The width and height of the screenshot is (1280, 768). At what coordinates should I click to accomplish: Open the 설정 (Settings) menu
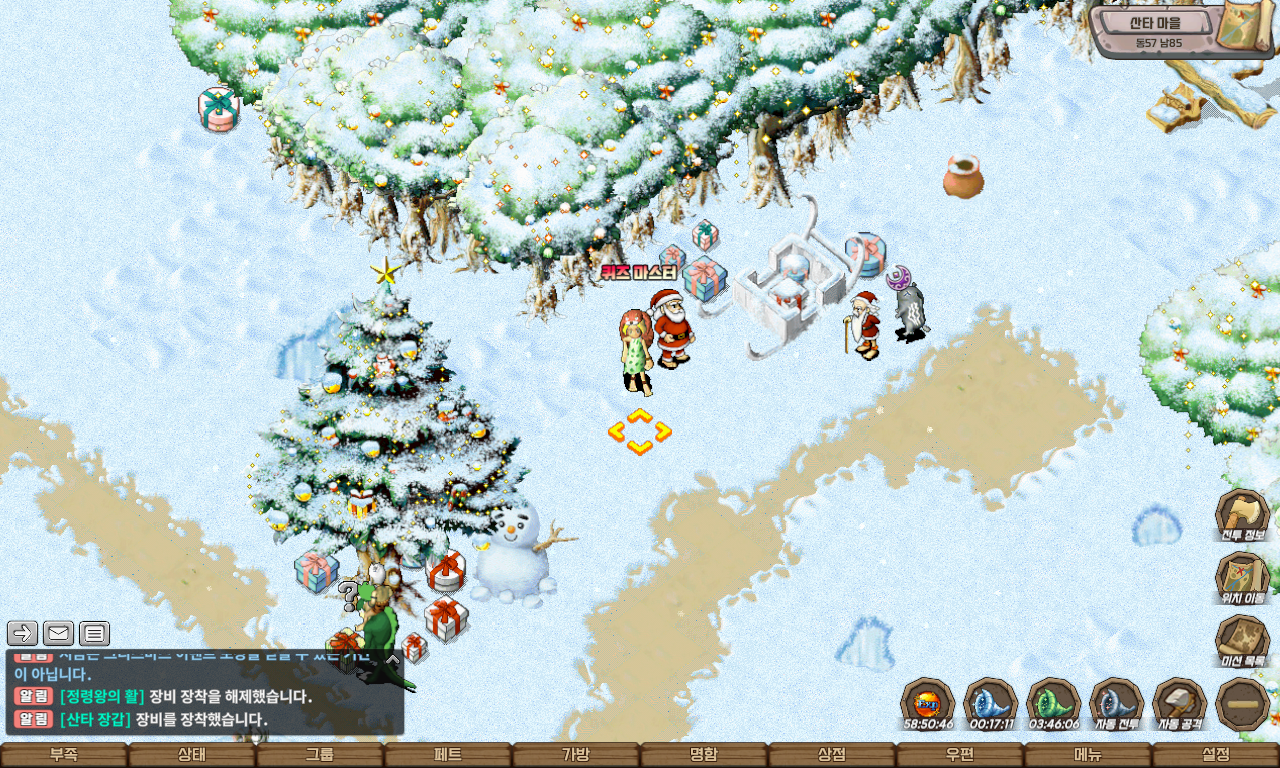tap(1216, 755)
